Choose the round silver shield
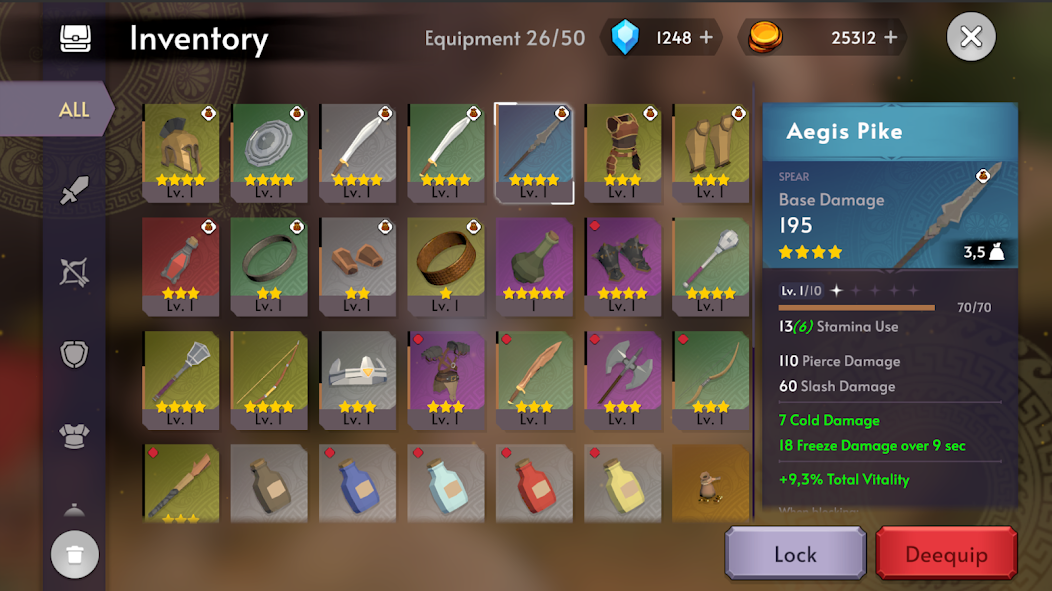 click(269, 152)
